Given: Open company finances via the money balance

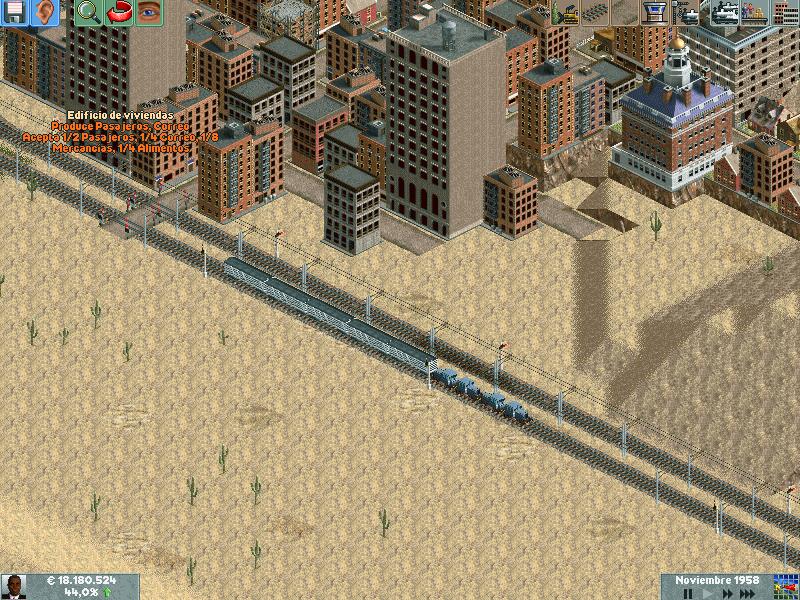Looking at the screenshot, I should pyautogui.click(x=82, y=581).
